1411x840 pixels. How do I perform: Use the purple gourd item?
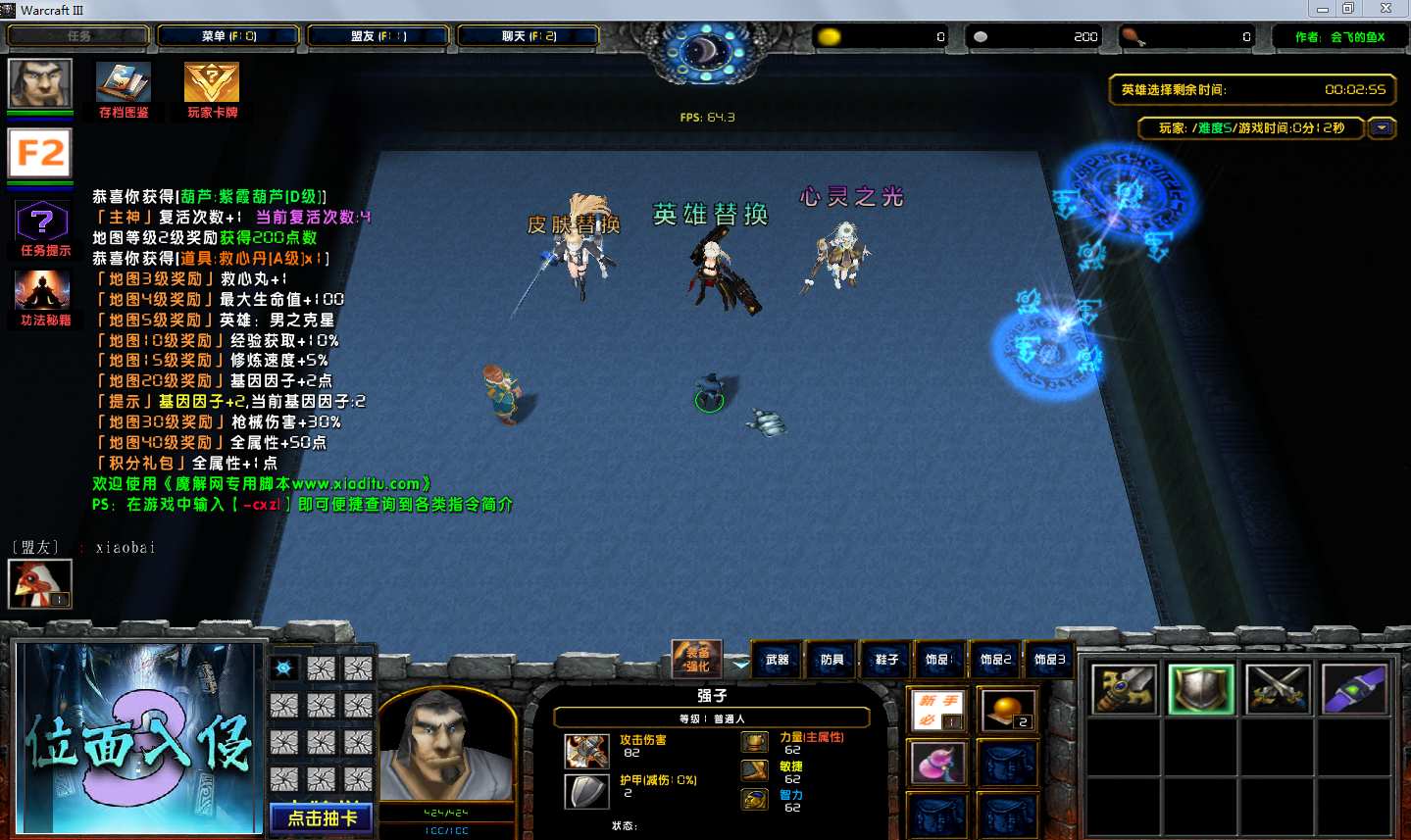tap(938, 764)
